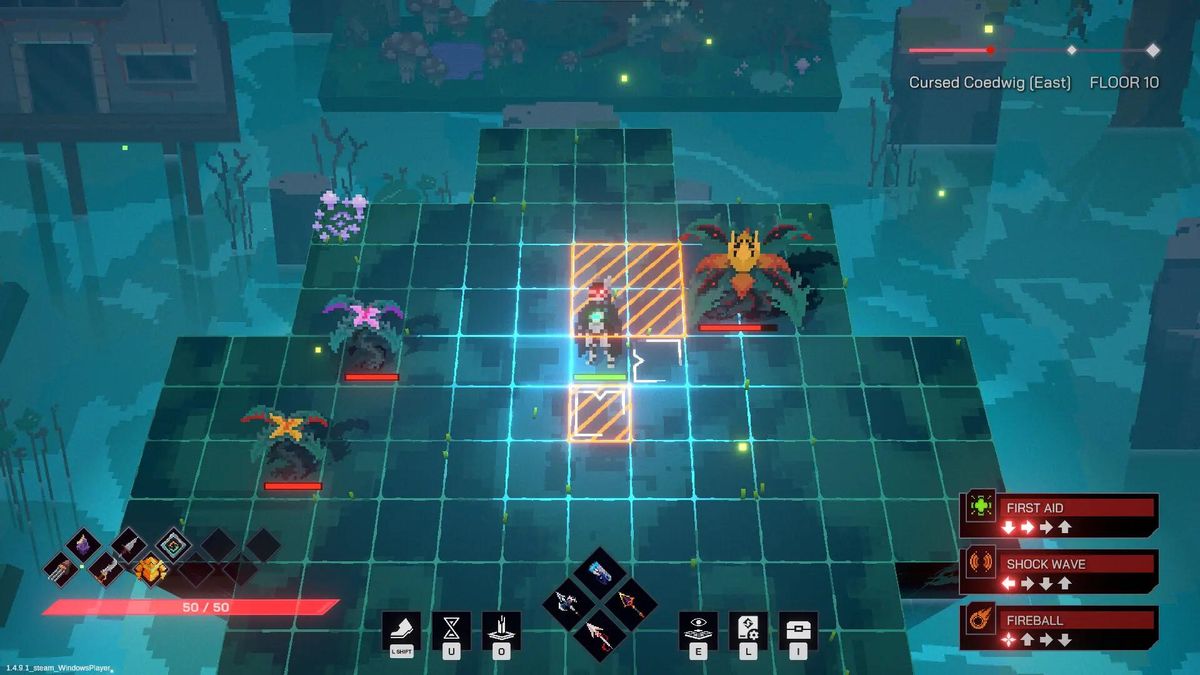Click the purple crystal item slot

(83, 545)
